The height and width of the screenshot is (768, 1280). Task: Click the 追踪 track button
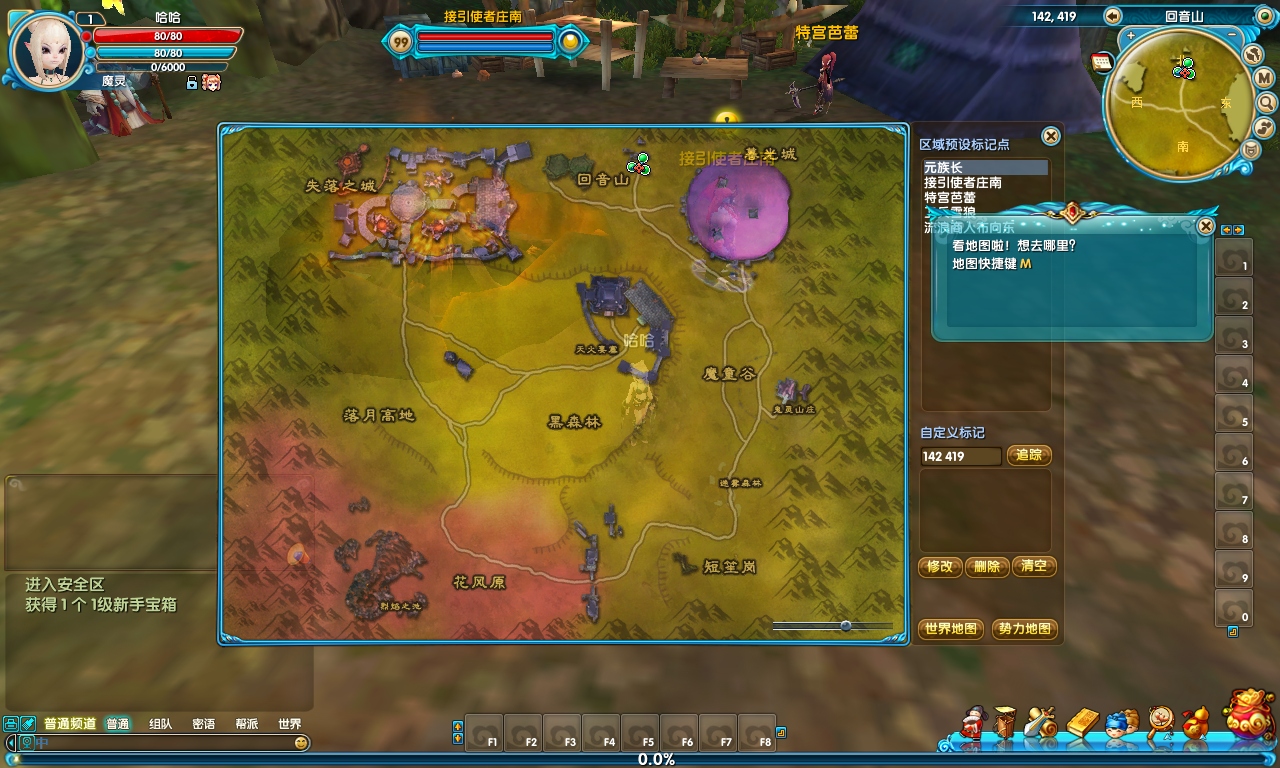click(1029, 456)
